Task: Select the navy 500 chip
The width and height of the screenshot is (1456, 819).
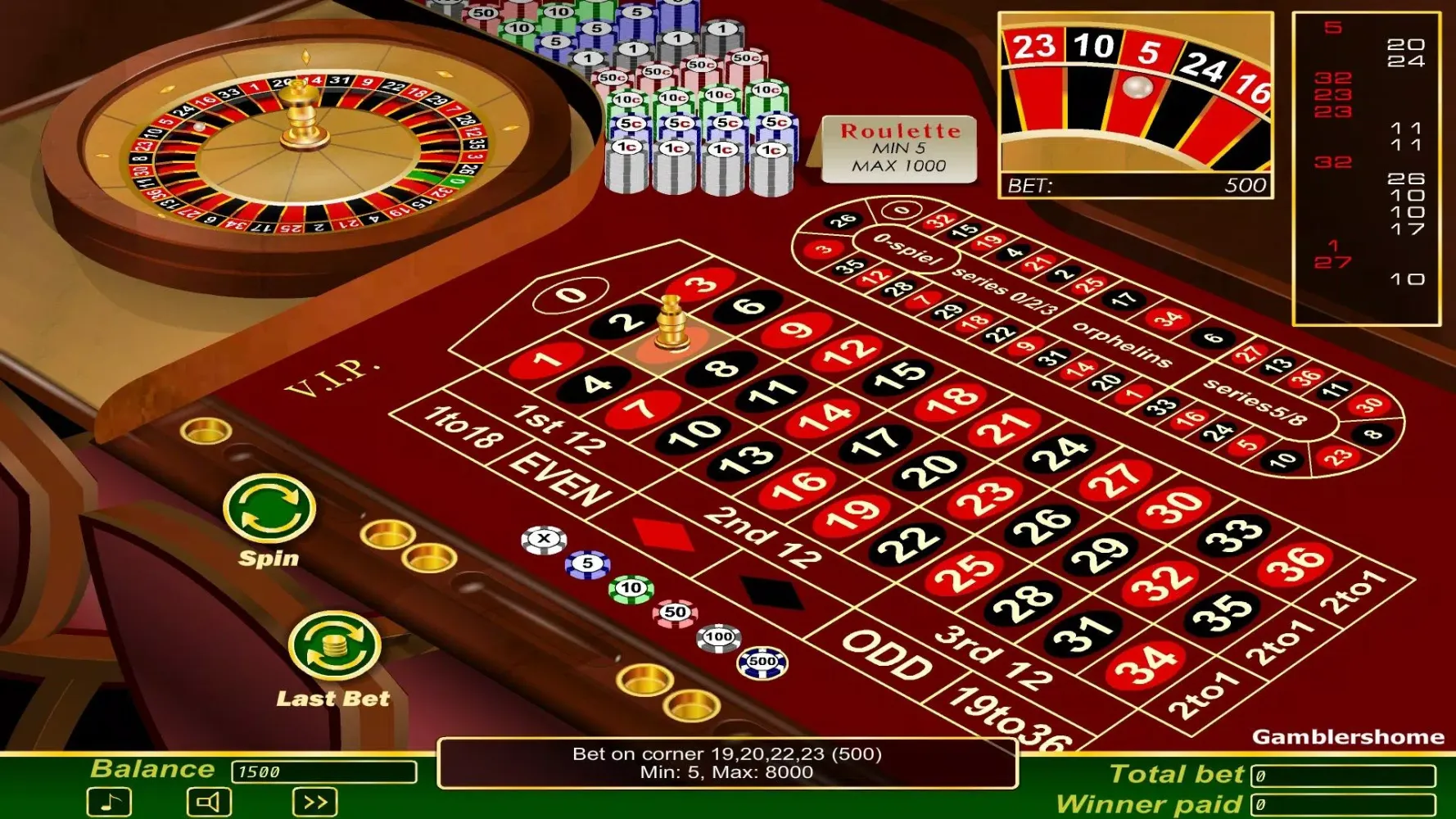Action: pyautogui.click(x=762, y=661)
